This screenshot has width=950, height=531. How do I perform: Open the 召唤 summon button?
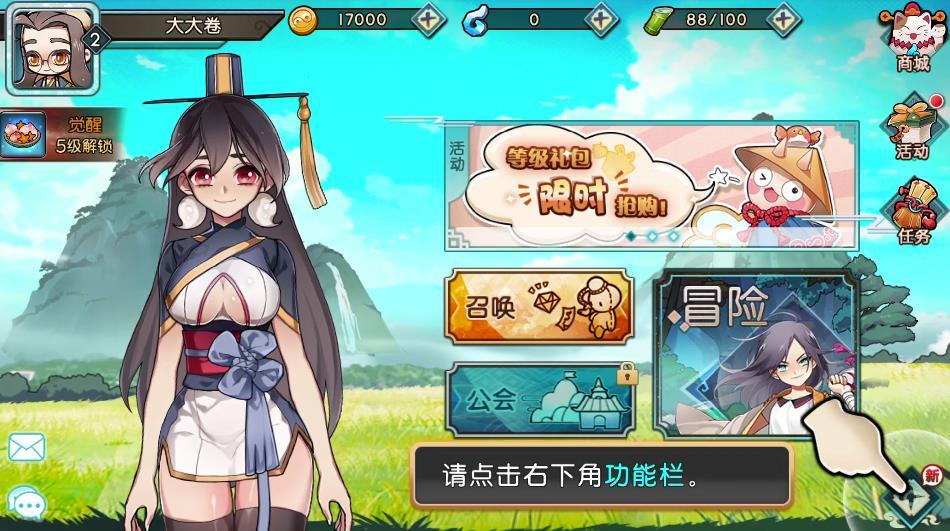pos(539,308)
